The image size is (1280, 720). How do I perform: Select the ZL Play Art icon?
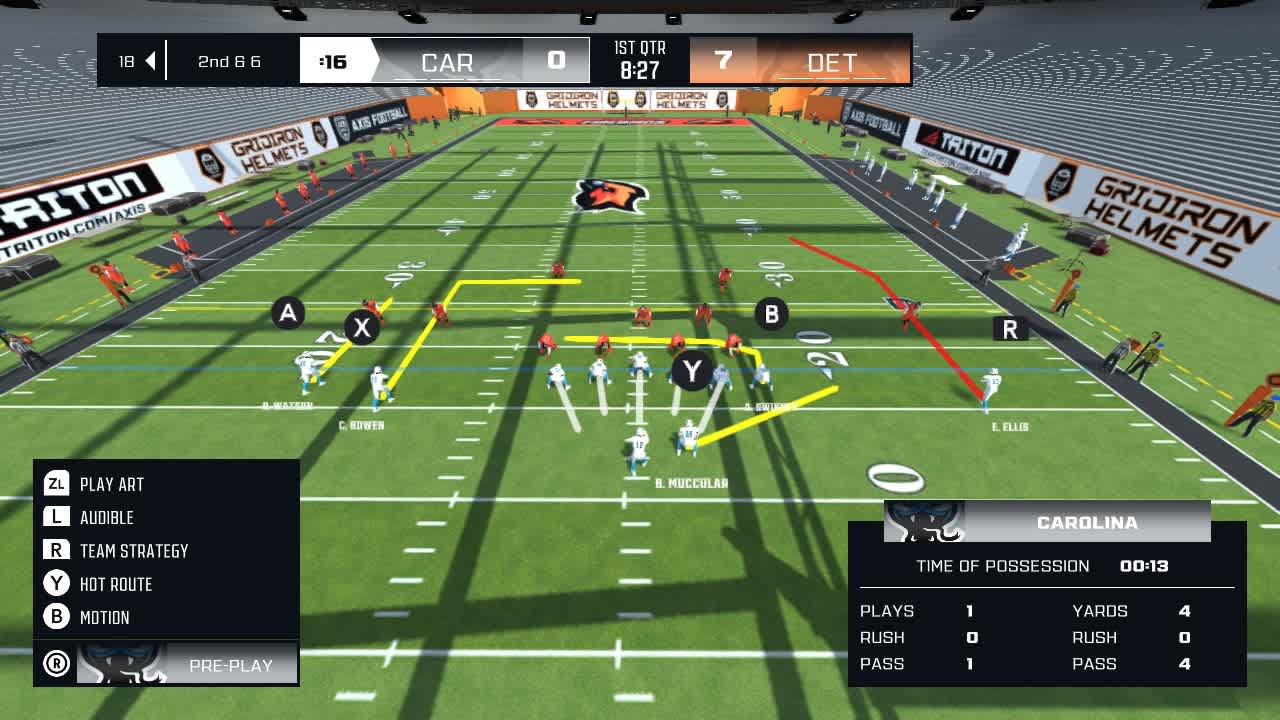click(58, 483)
